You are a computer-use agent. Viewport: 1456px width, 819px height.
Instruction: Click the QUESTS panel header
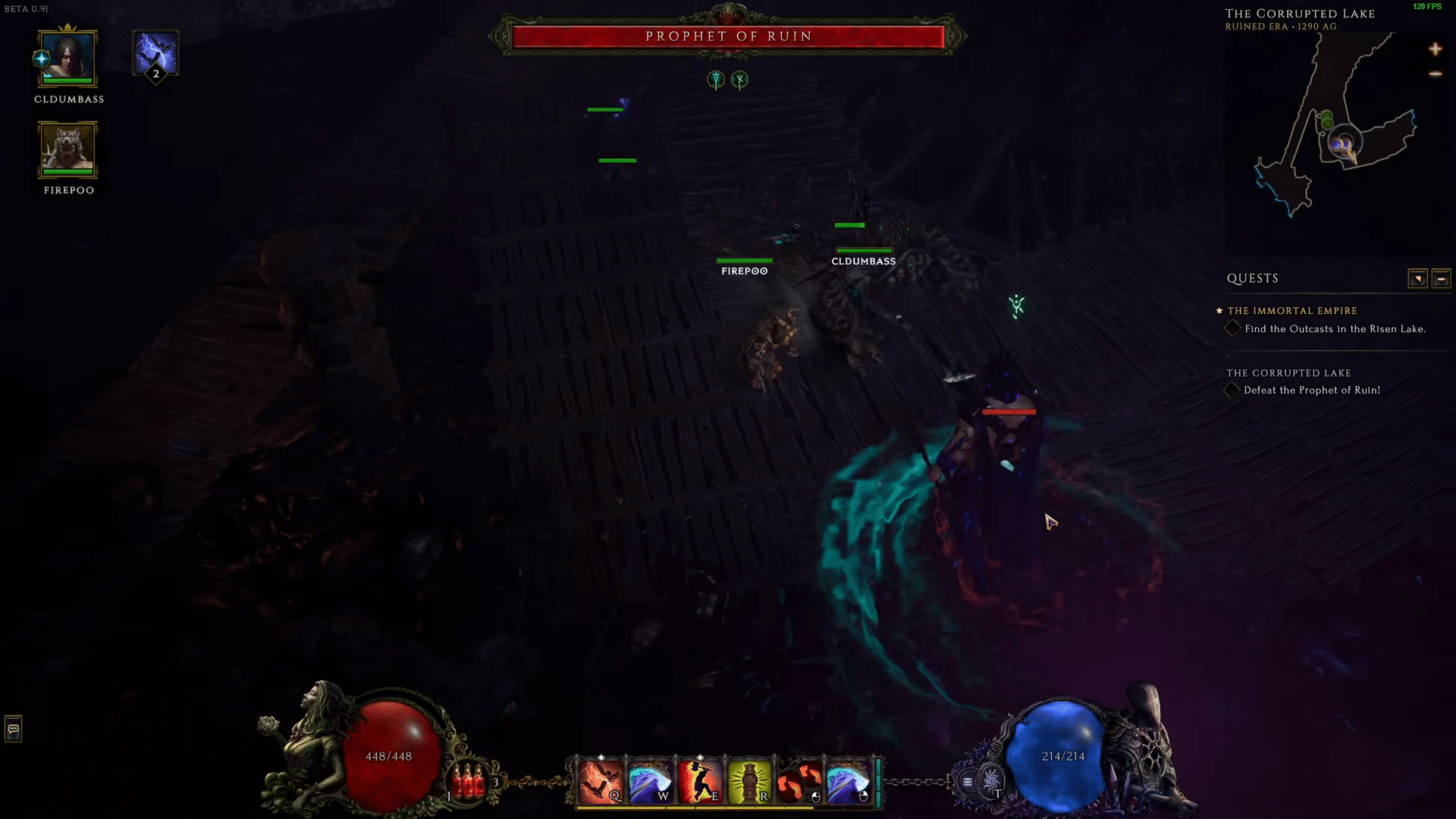1252,278
